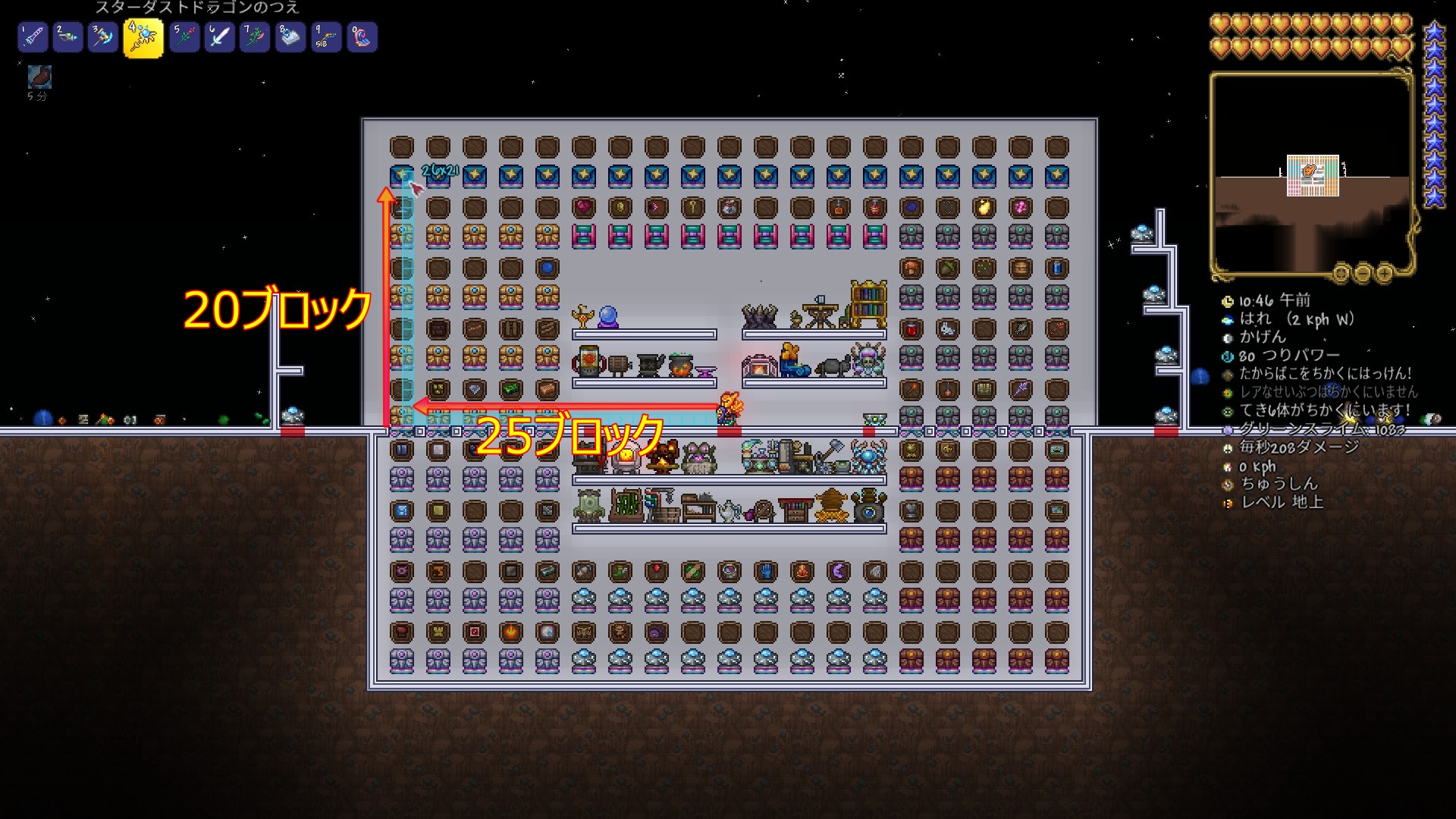Click the minimap display

[1311, 173]
